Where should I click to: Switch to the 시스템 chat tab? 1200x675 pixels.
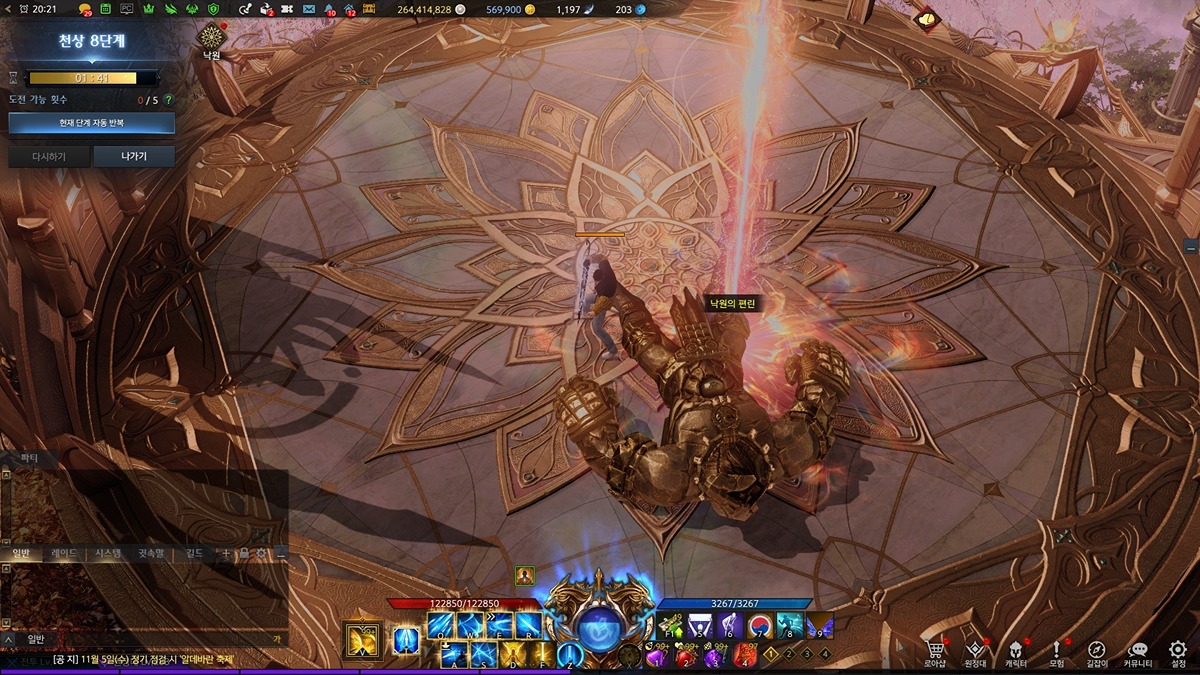[107, 553]
